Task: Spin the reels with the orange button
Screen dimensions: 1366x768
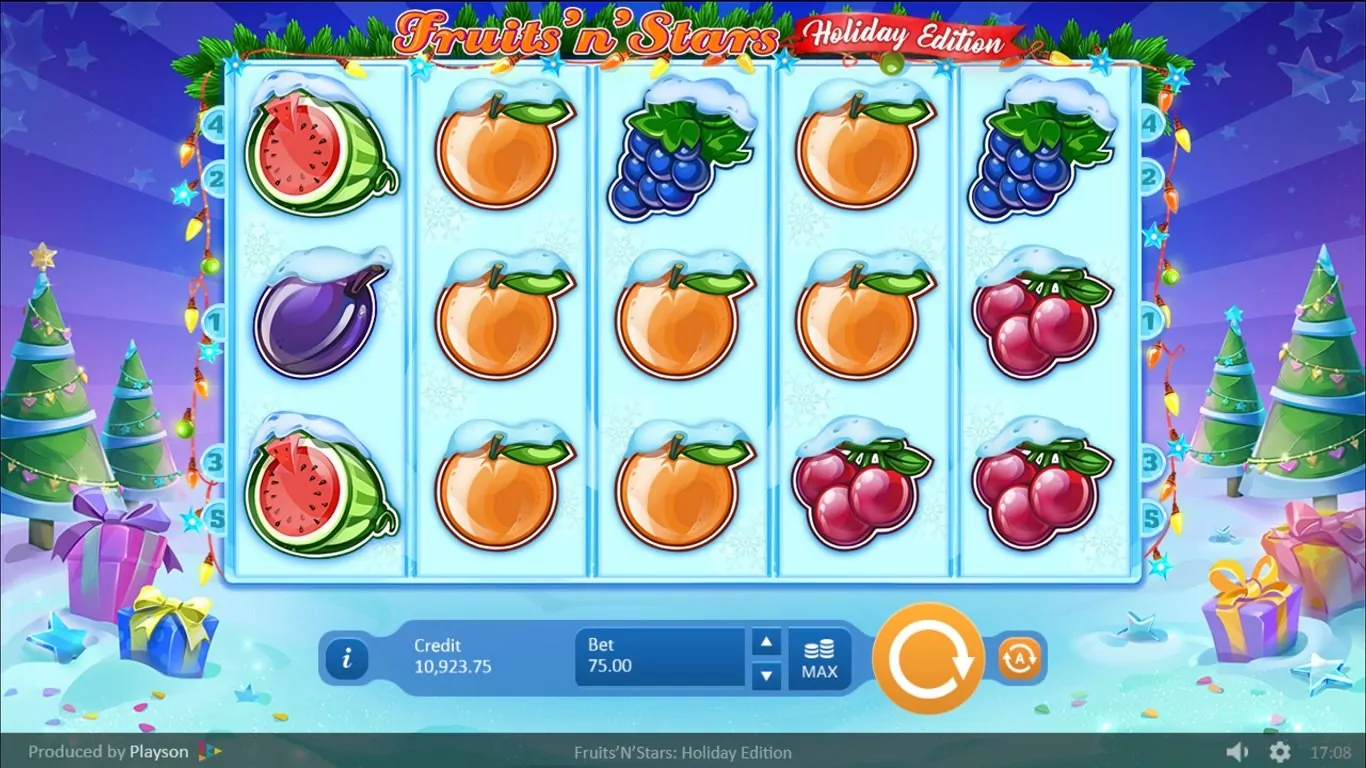Action: [x=928, y=658]
